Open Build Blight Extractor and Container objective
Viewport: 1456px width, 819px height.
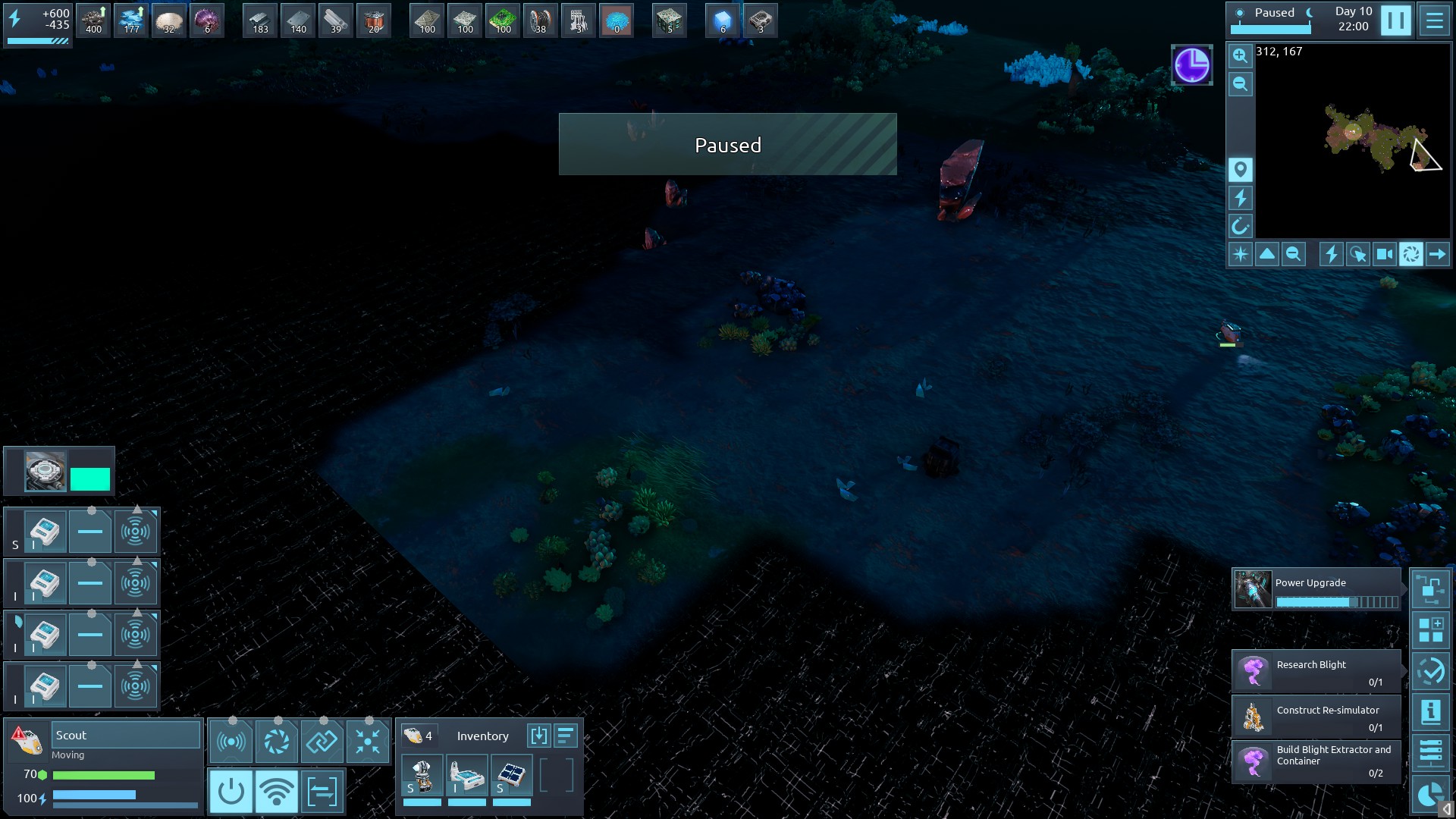coord(1316,761)
